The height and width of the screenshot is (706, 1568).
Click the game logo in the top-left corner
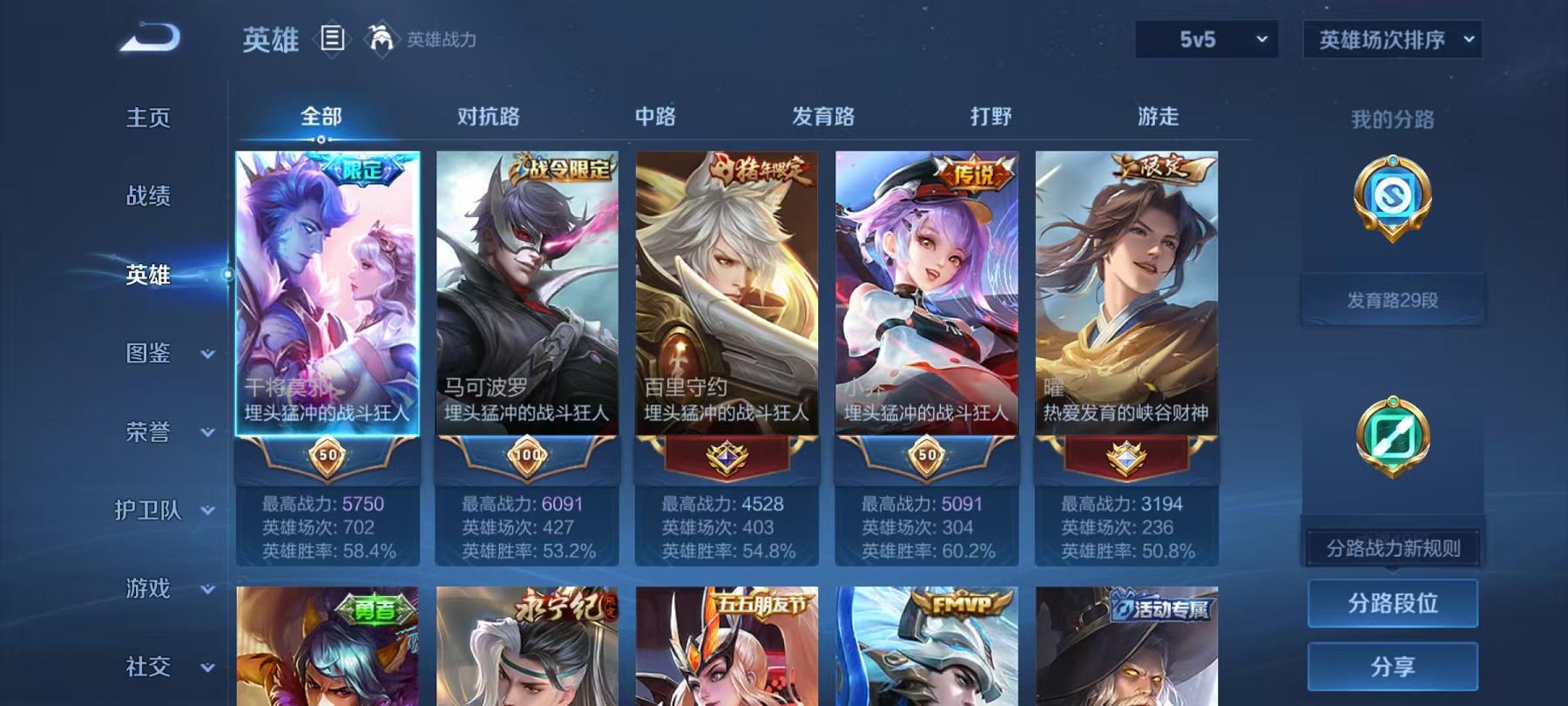[x=148, y=38]
